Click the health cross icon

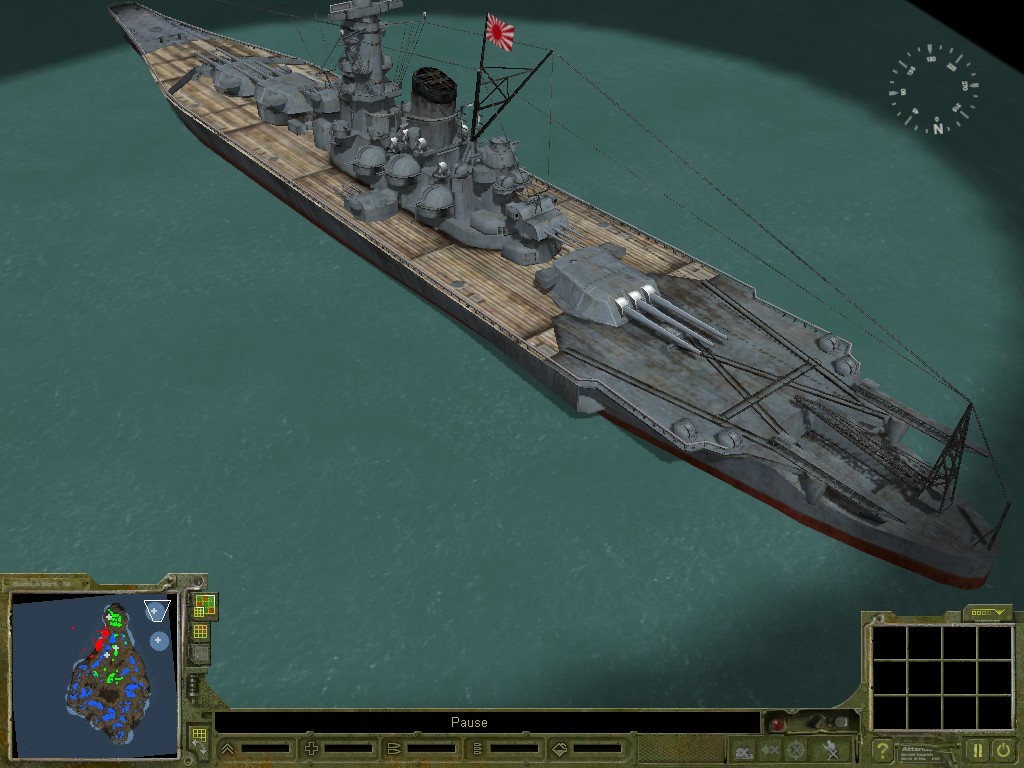[311, 748]
